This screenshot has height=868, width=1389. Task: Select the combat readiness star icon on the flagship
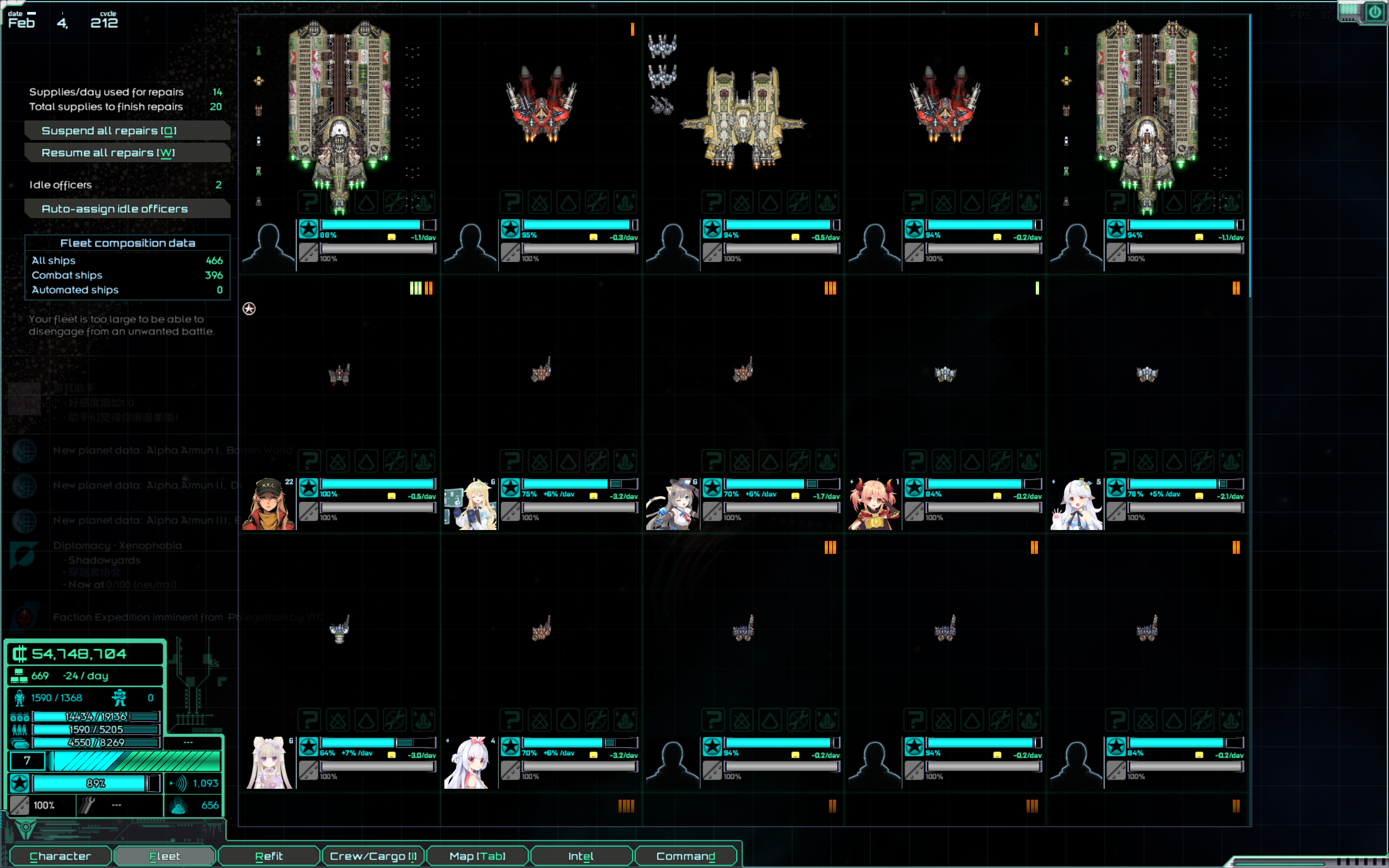308,228
